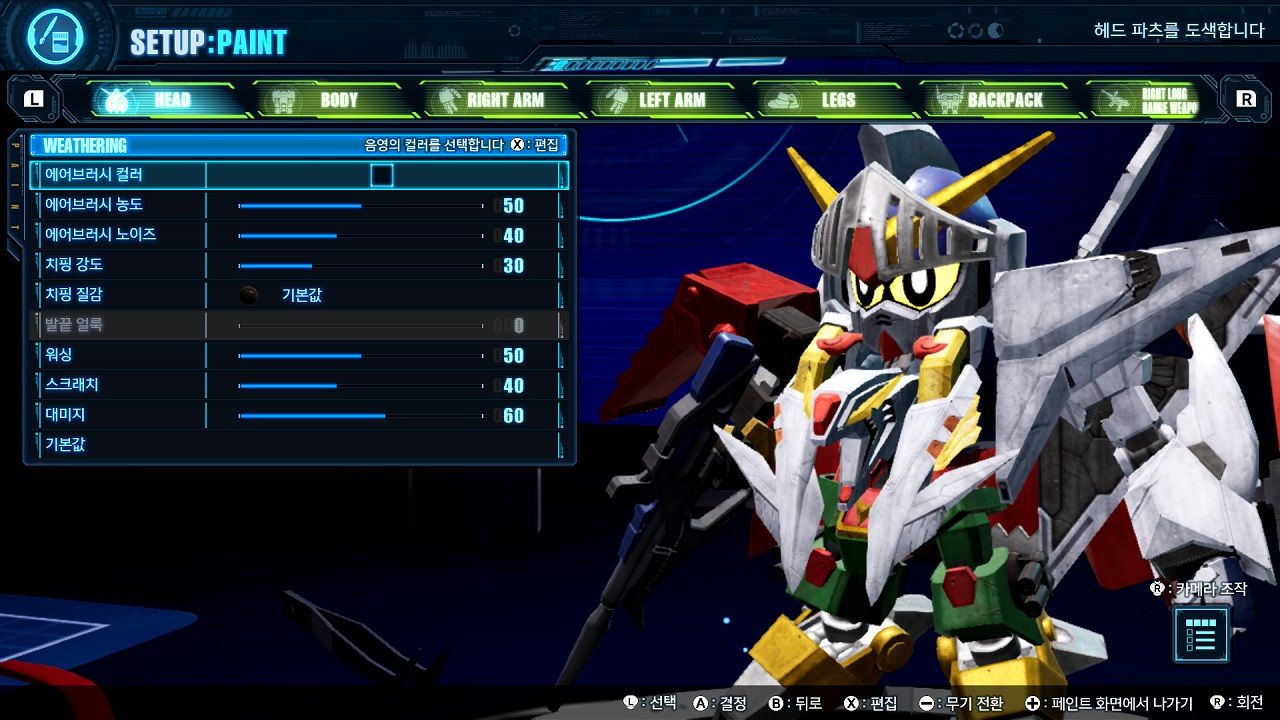The height and width of the screenshot is (720, 1280).
Task: Open the list menu icon at bottom right
Action: (x=1199, y=637)
